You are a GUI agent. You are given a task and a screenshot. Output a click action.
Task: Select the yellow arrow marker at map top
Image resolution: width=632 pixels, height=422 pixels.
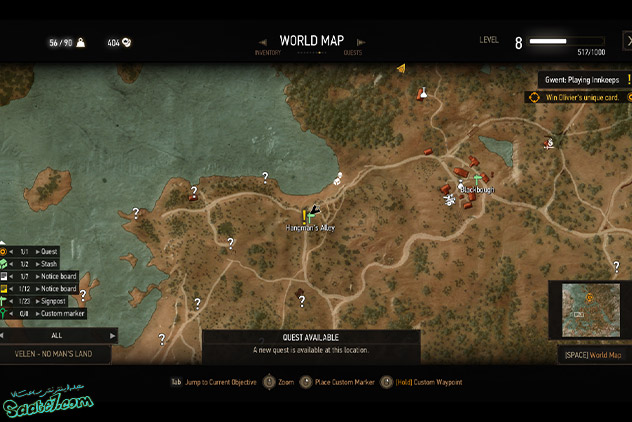tap(400, 68)
